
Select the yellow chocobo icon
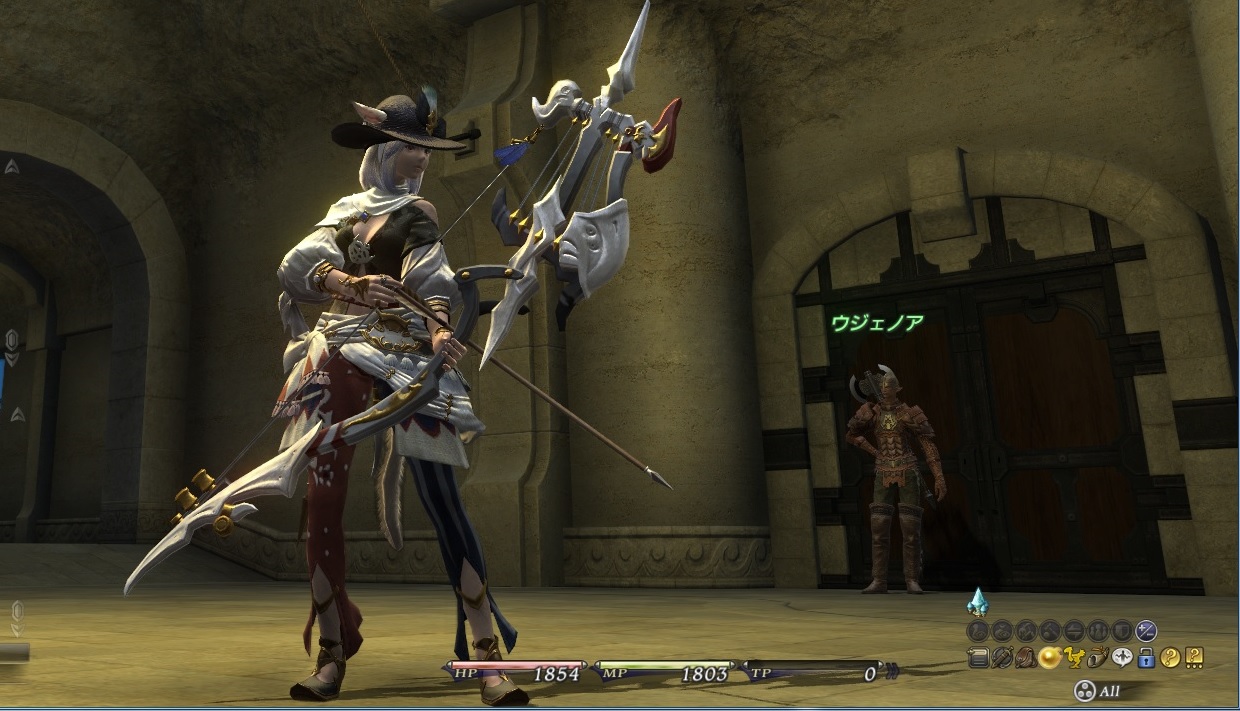(1074, 657)
